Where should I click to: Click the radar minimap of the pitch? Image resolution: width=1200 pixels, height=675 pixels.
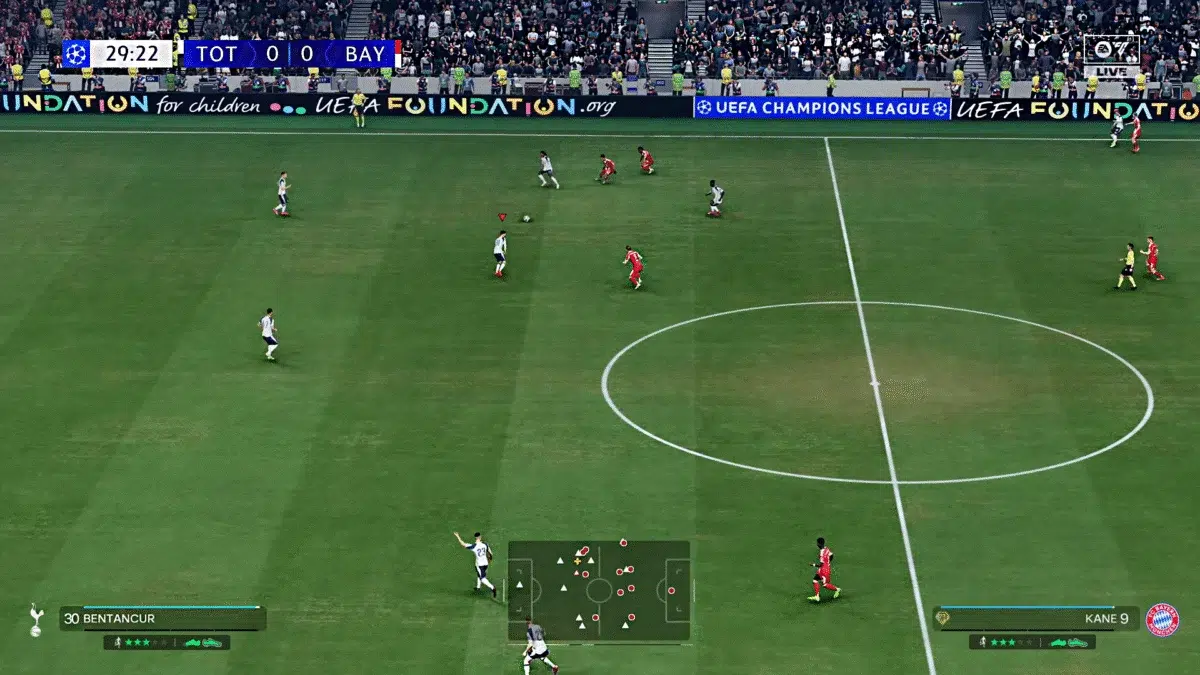(x=599, y=590)
